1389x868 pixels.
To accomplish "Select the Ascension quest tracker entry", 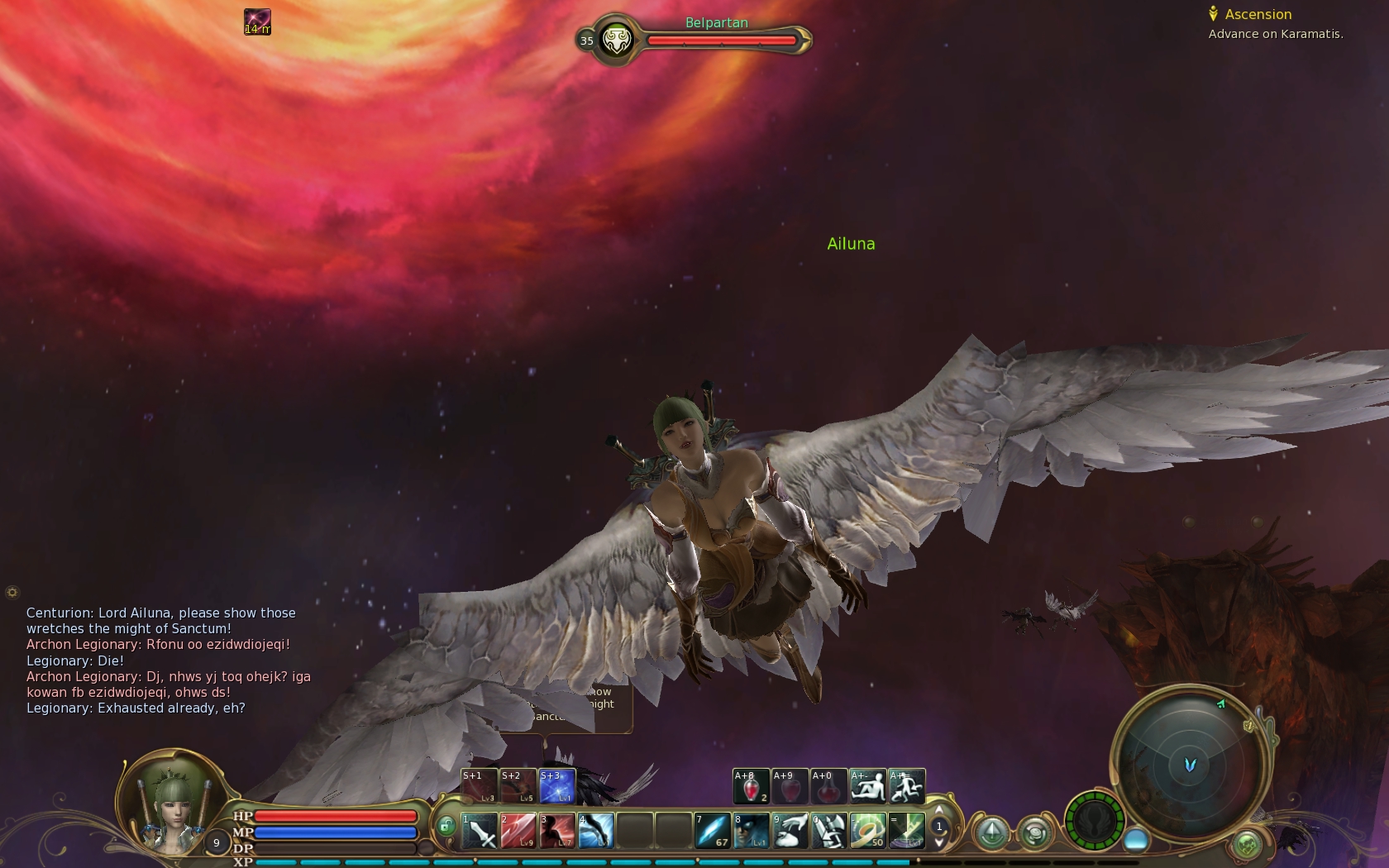I will coord(1258,14).
